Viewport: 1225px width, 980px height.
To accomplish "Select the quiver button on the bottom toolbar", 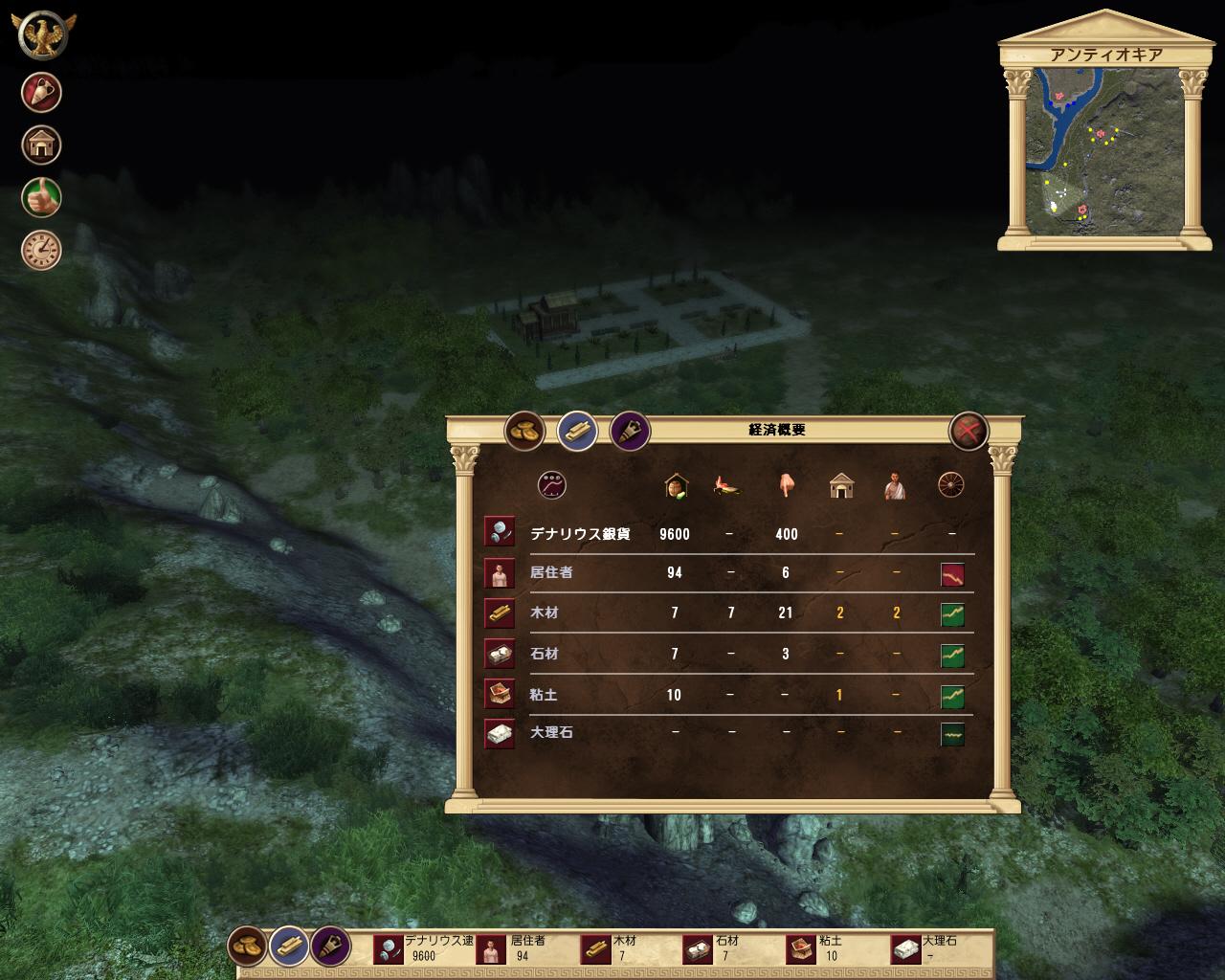I will coord(331,947).
